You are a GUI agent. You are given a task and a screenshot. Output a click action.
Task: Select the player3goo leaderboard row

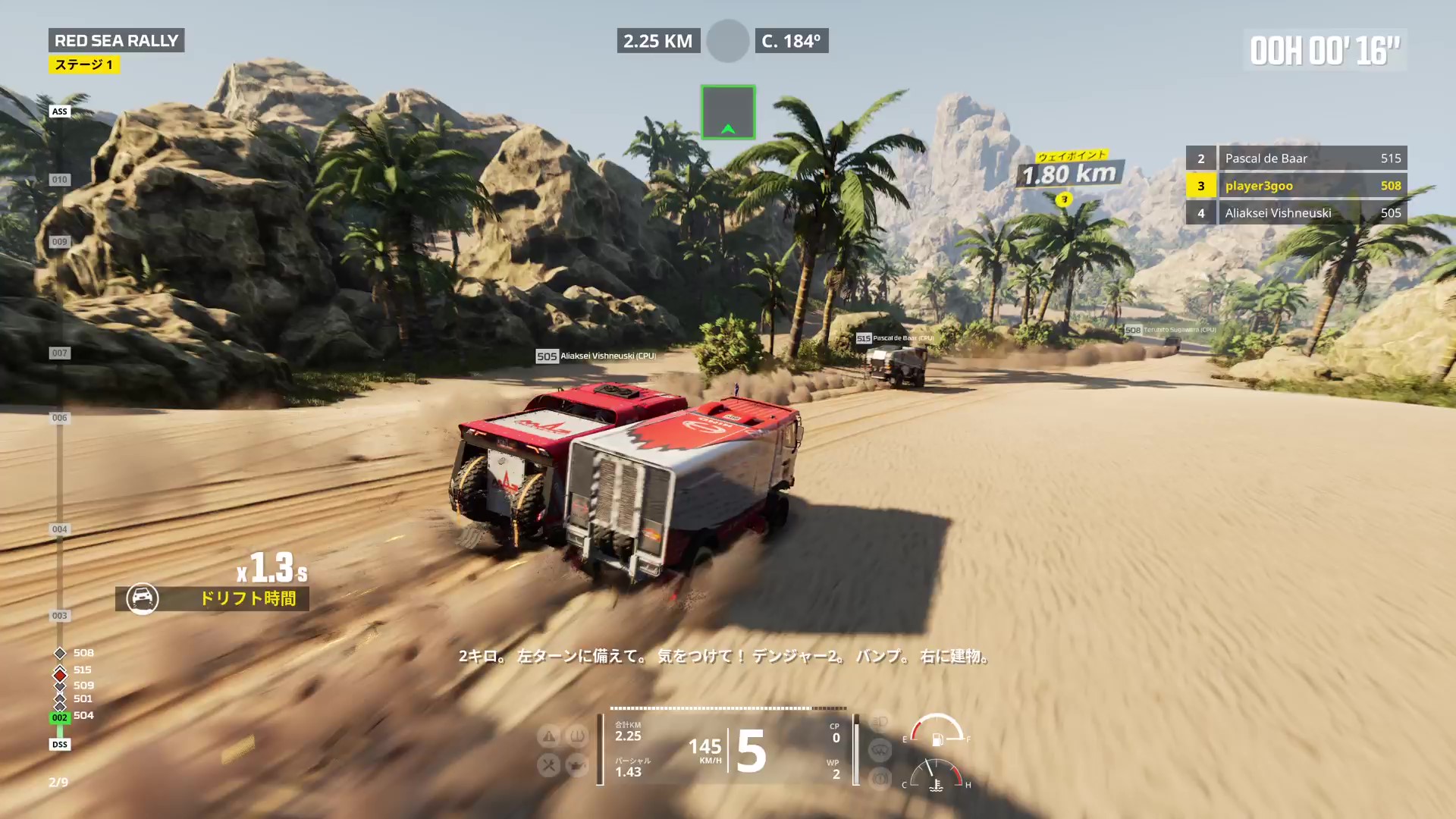(x=1296, y=186)
